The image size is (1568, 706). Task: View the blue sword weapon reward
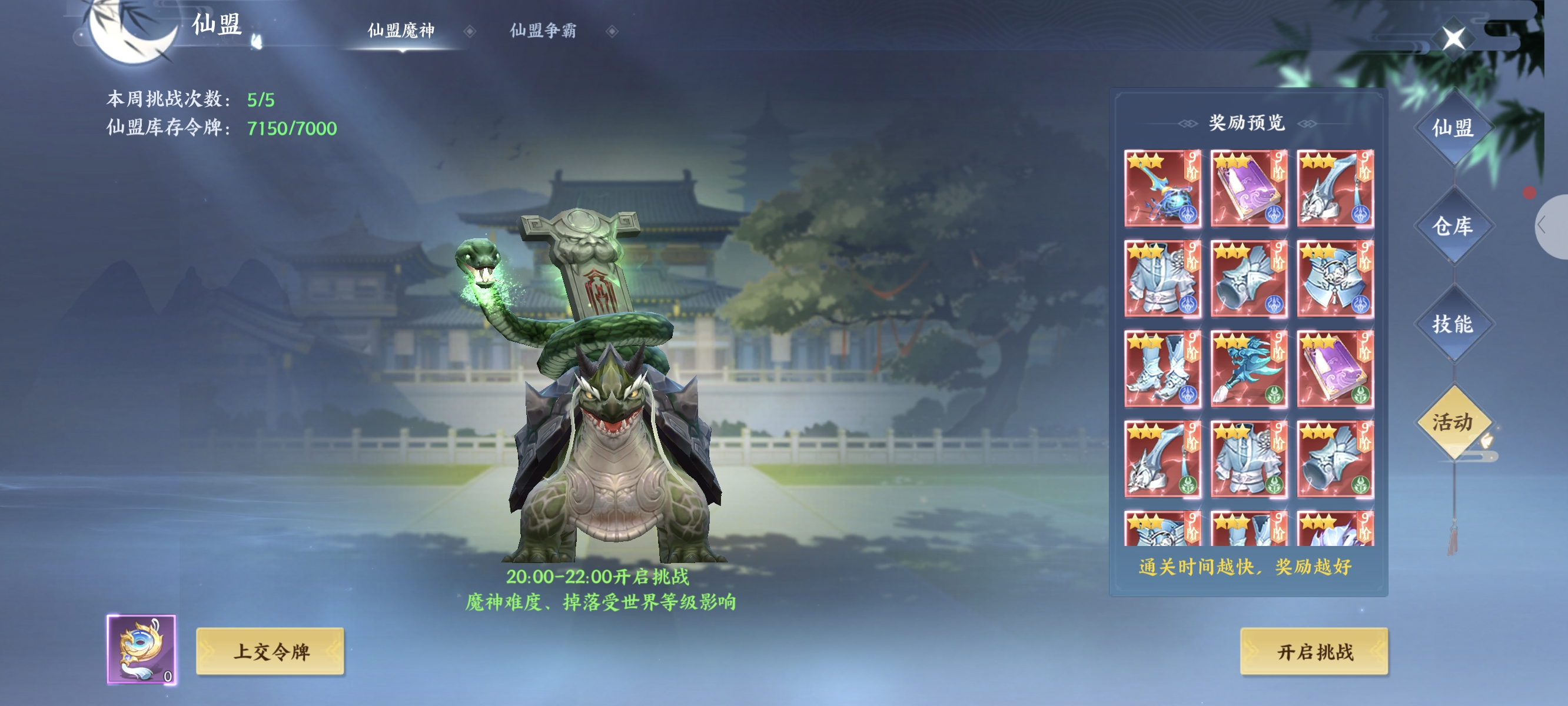point(1162,189)
